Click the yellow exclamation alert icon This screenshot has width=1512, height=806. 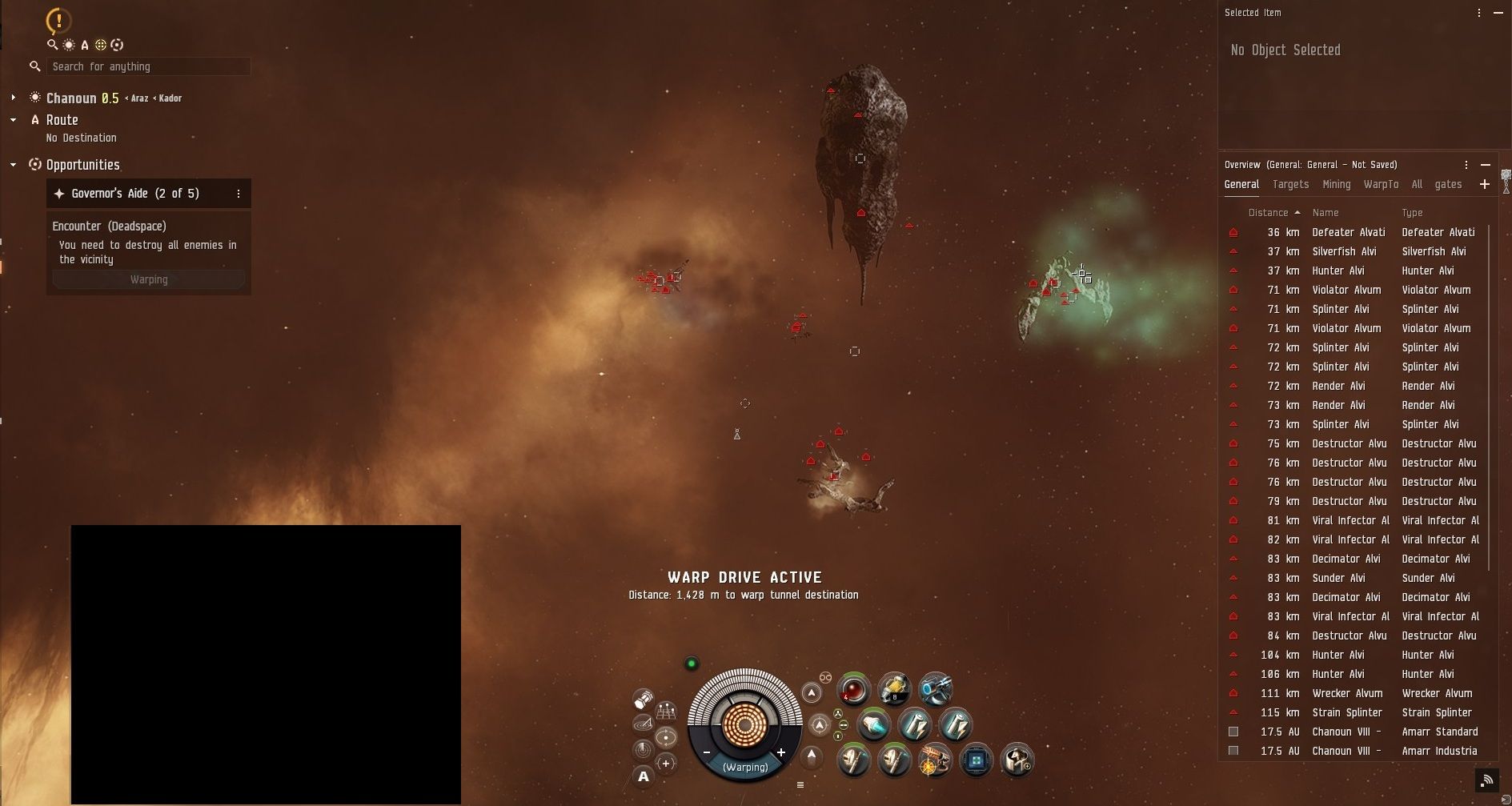[x=58, y=21]
